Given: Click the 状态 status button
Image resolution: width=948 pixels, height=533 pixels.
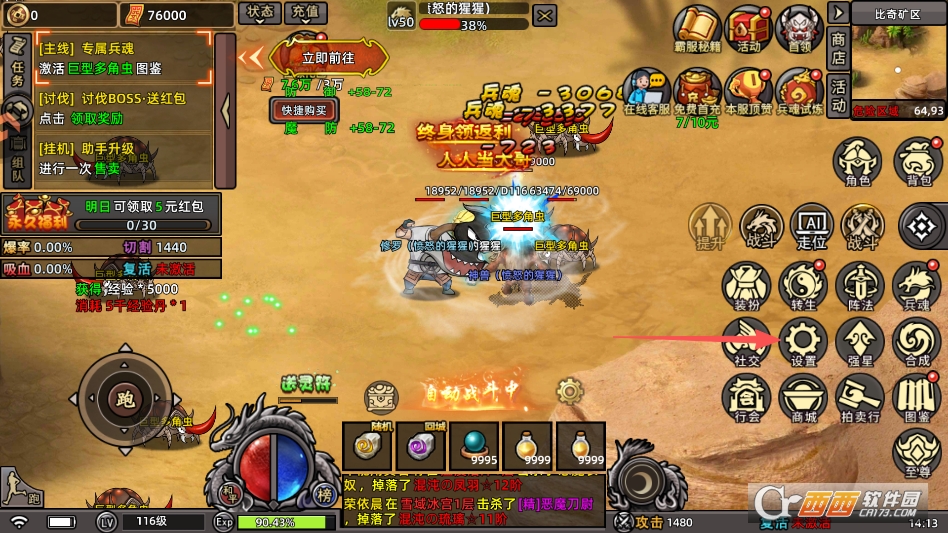Looking at the screenshot, I should click(x=259, y=13).
